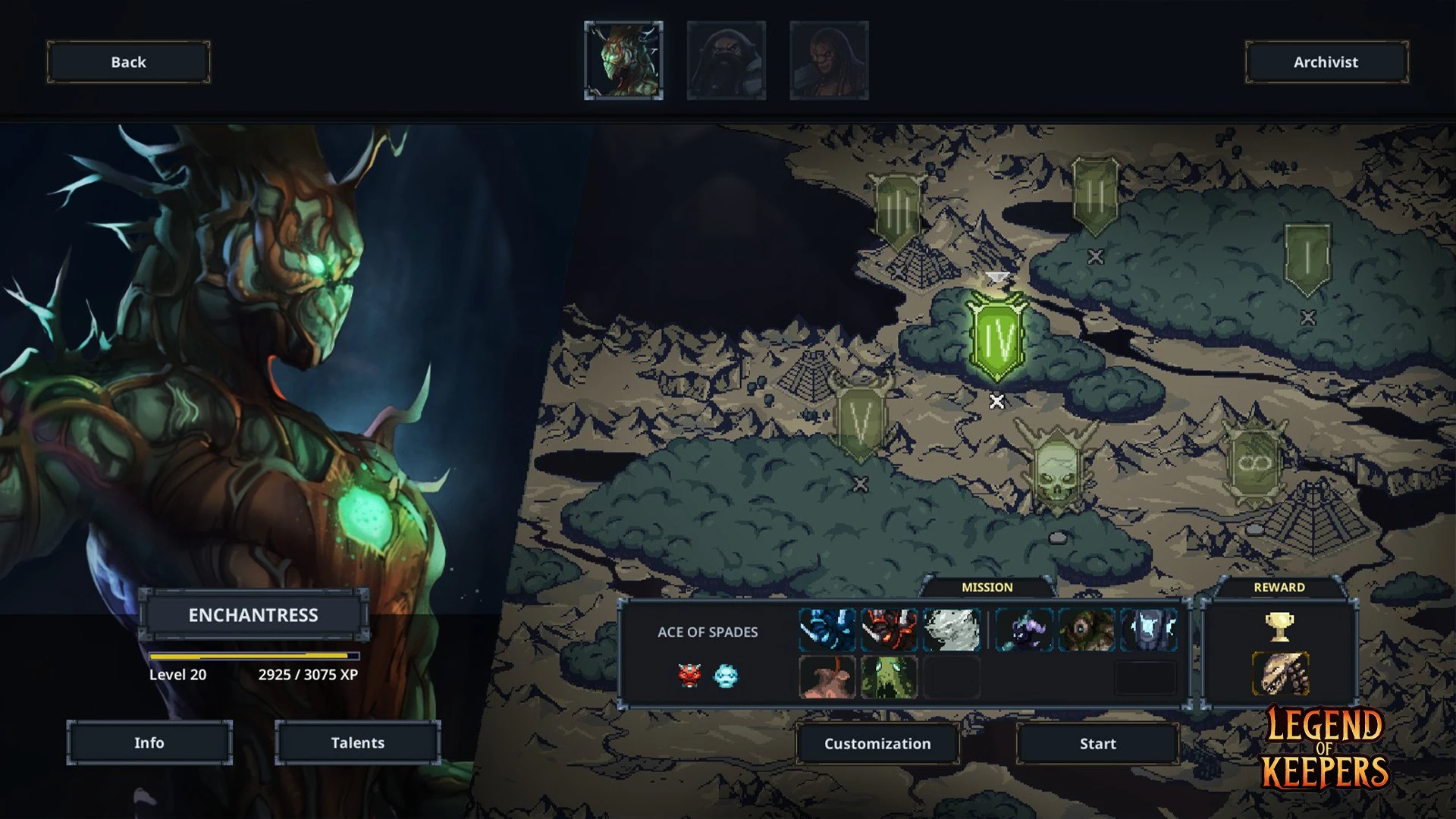Select the Enchantress portrait at top

pos(623,61)
